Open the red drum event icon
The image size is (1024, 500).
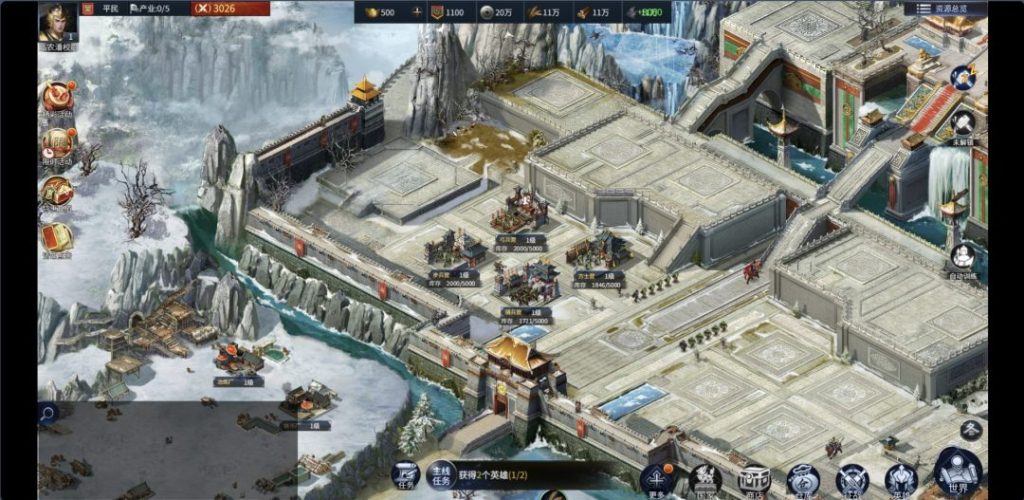click(x=57, y=95)
